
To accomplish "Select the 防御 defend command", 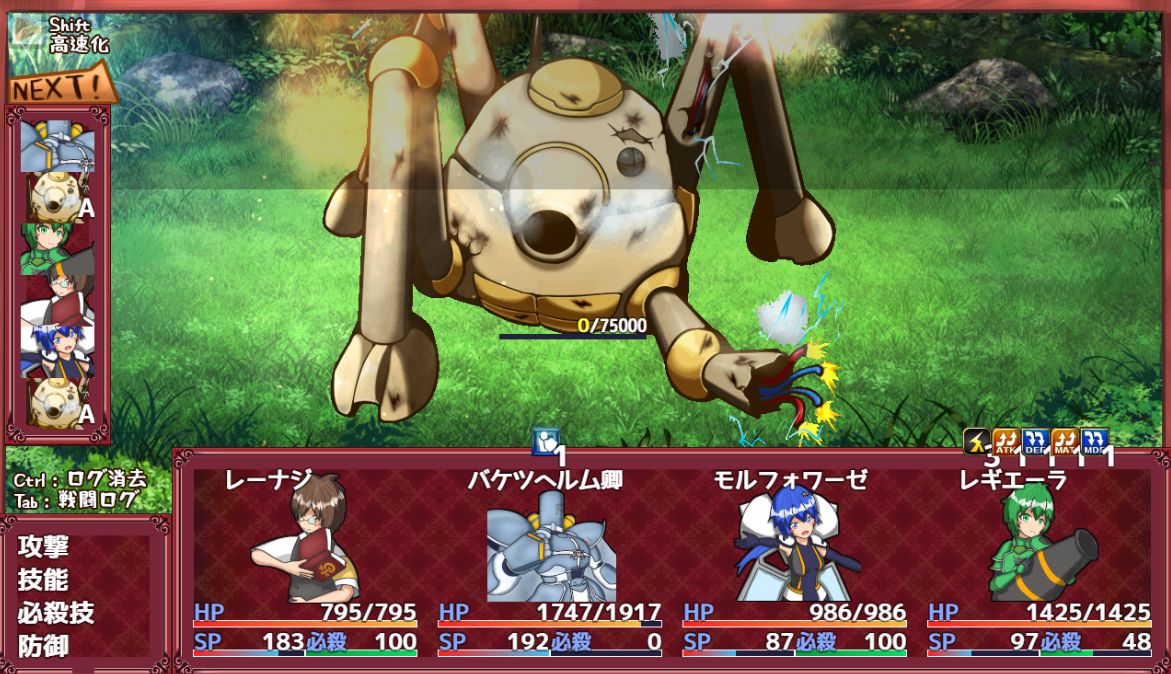I will pyautogui.click(x=43, y=646).
